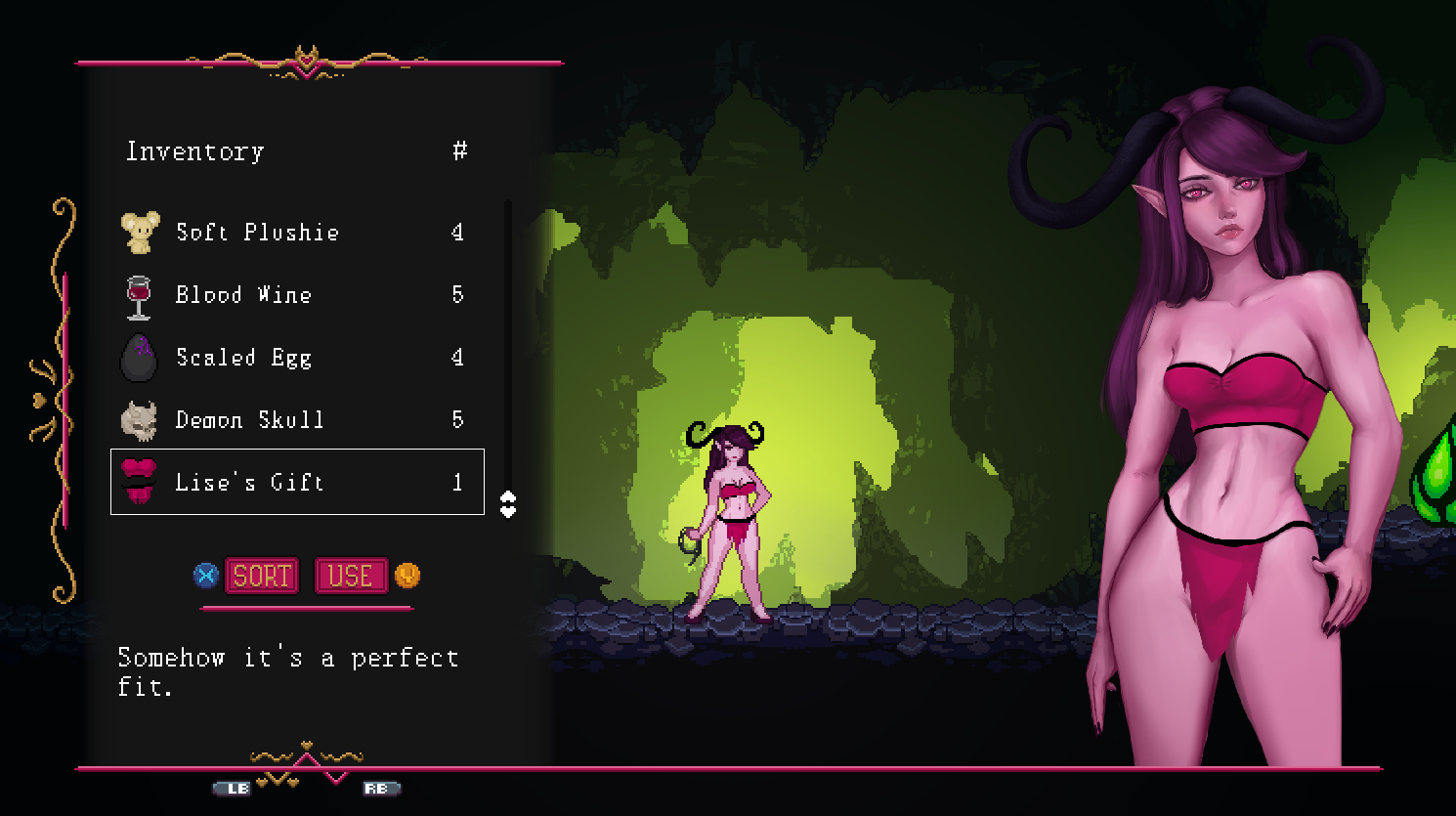Click the Lise's Gift lingerie icon
Viewport: 1456px width, 816px height.
point(140,481)
